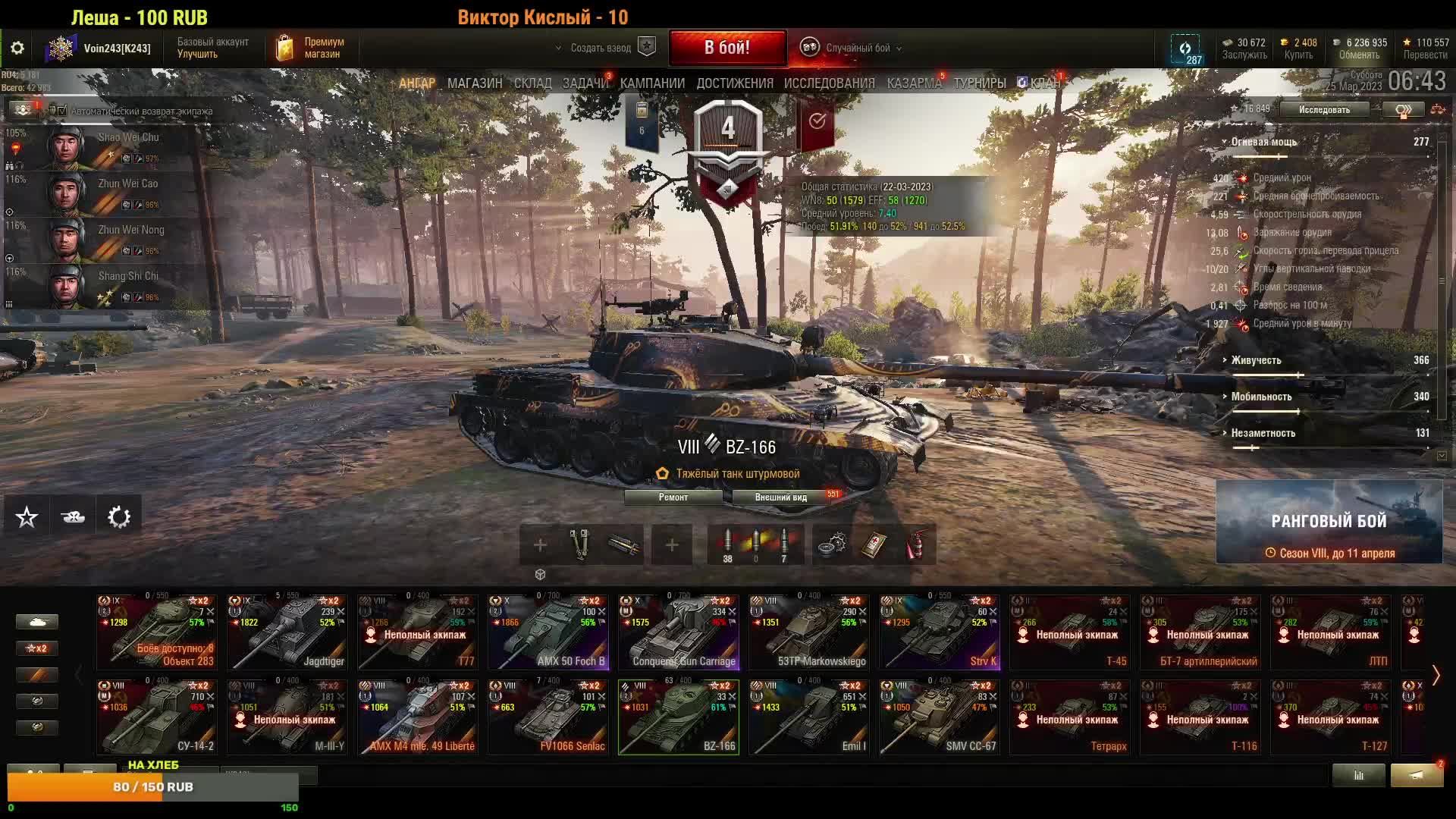Start battle with the В бой! button
Screen dimensions: 1456x819
pyautogui.click(x=726, y=48)
